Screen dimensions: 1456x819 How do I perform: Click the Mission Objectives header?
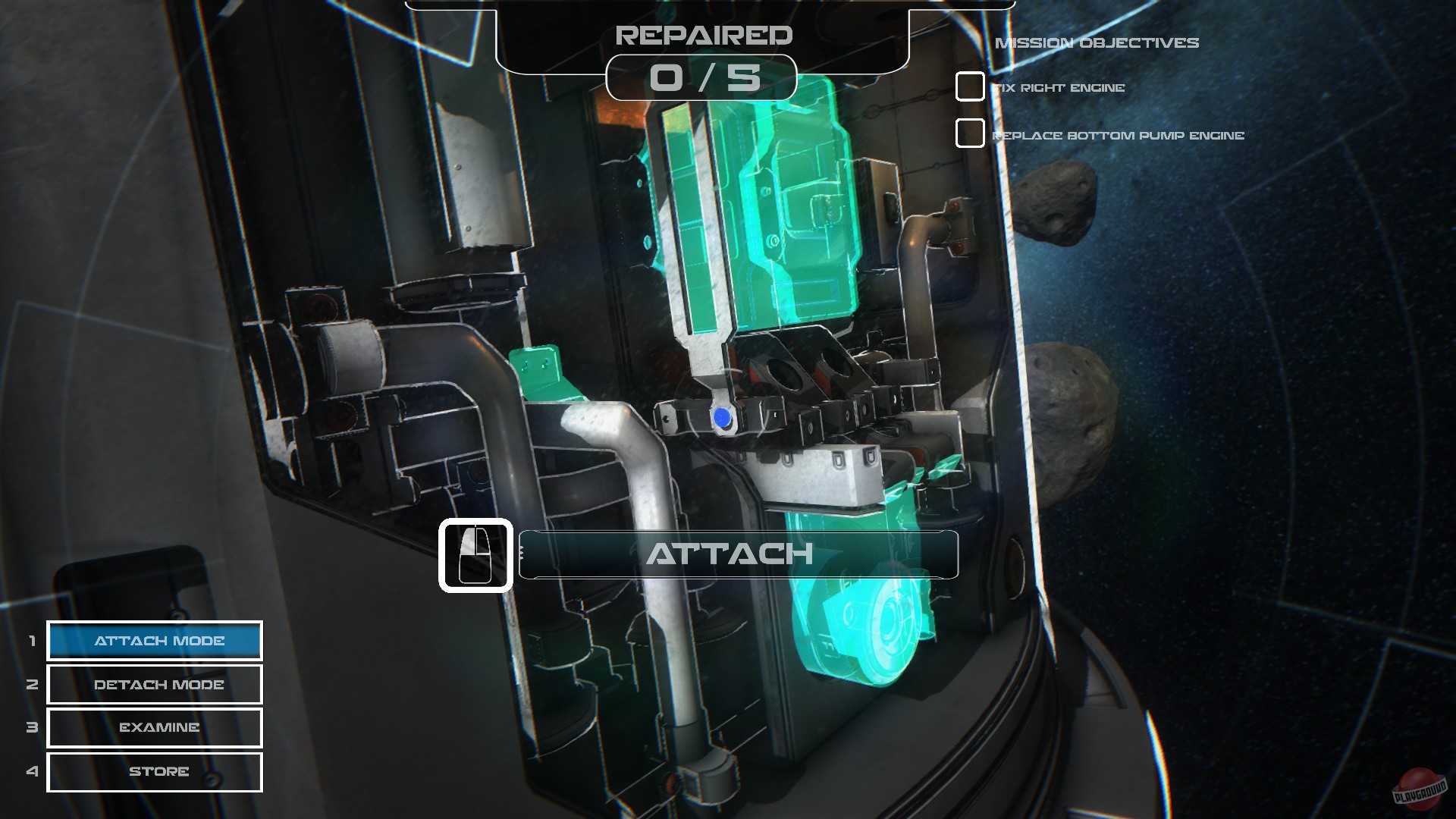click(1097, 43)
